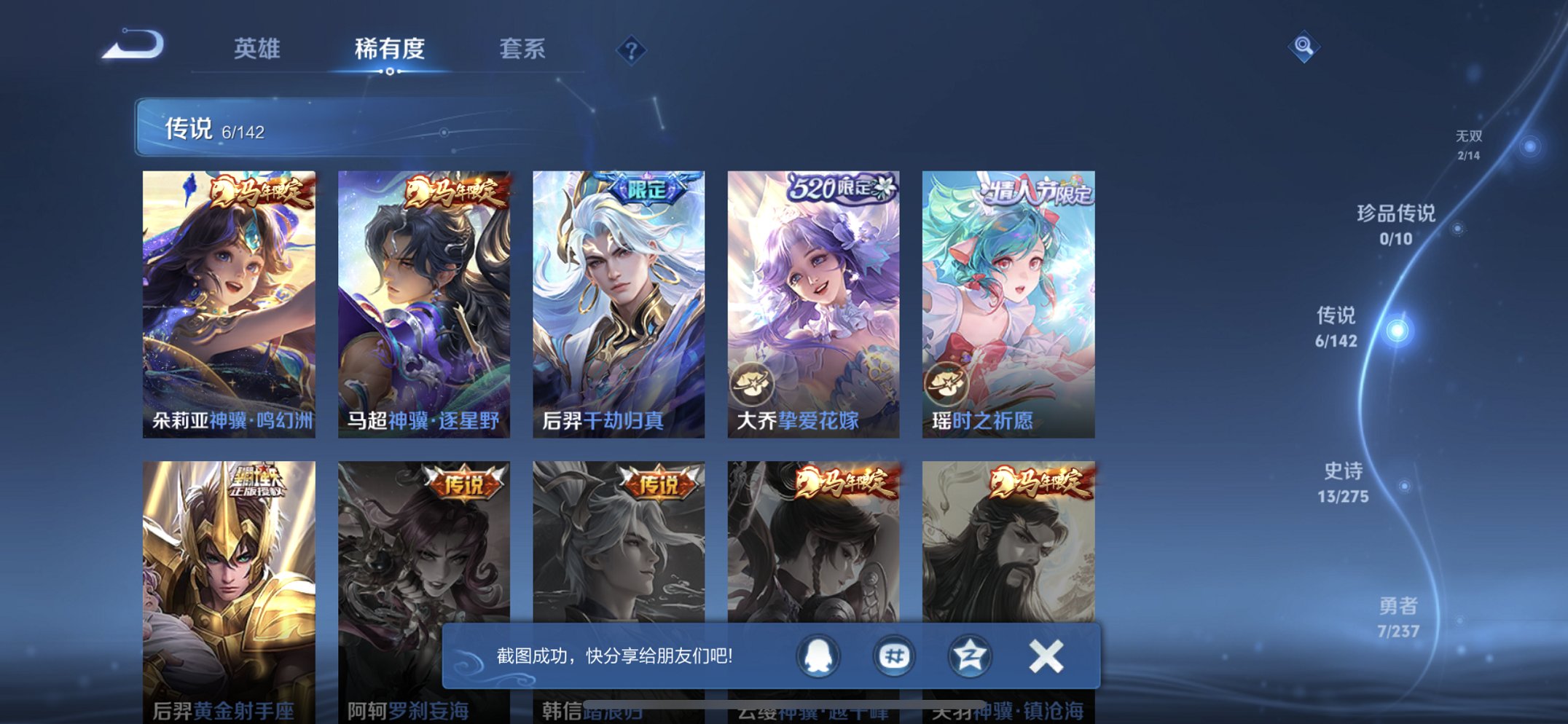Switch to the 套系 tab
Viewport: 1568px width, 724px height.
(522, 49)
